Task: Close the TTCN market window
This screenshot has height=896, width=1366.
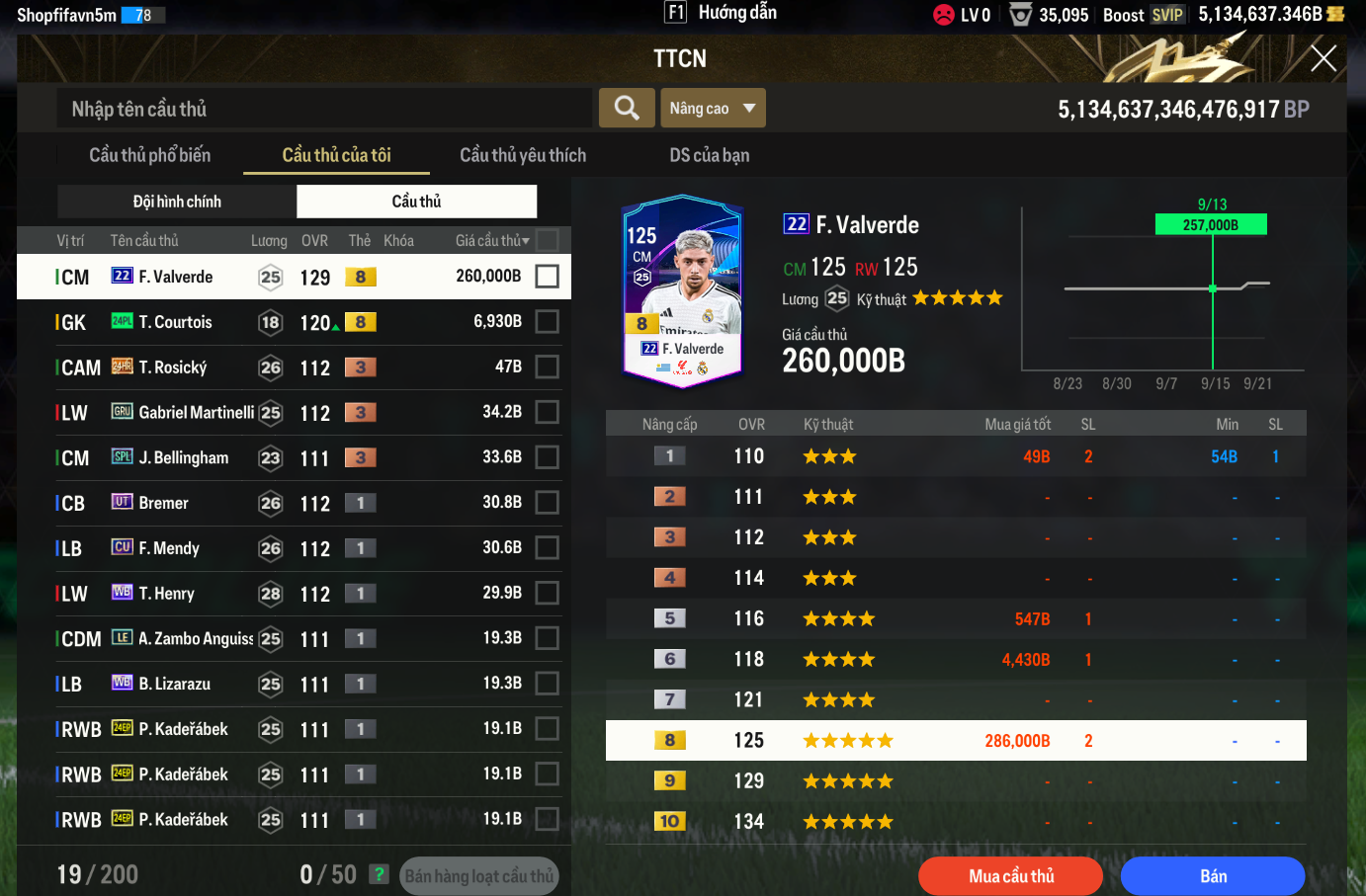Action: click(x=1323, y=58)
